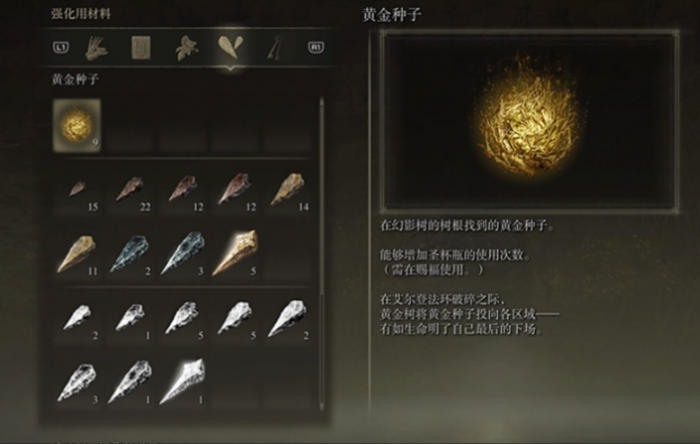
Task: Select the golden smithing stone with 11
Action: point(77,252)
